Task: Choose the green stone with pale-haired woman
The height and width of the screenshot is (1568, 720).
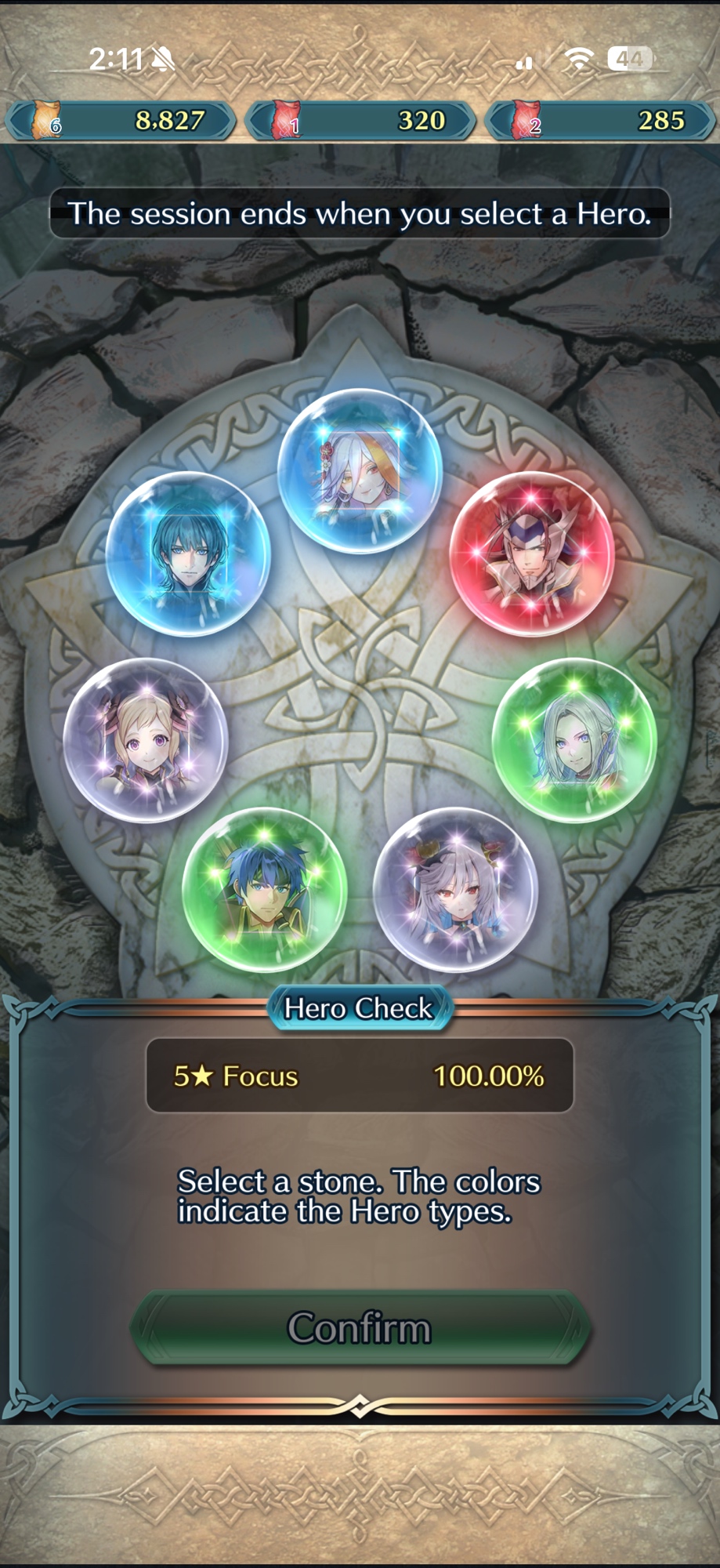Action: click(574, 740)
